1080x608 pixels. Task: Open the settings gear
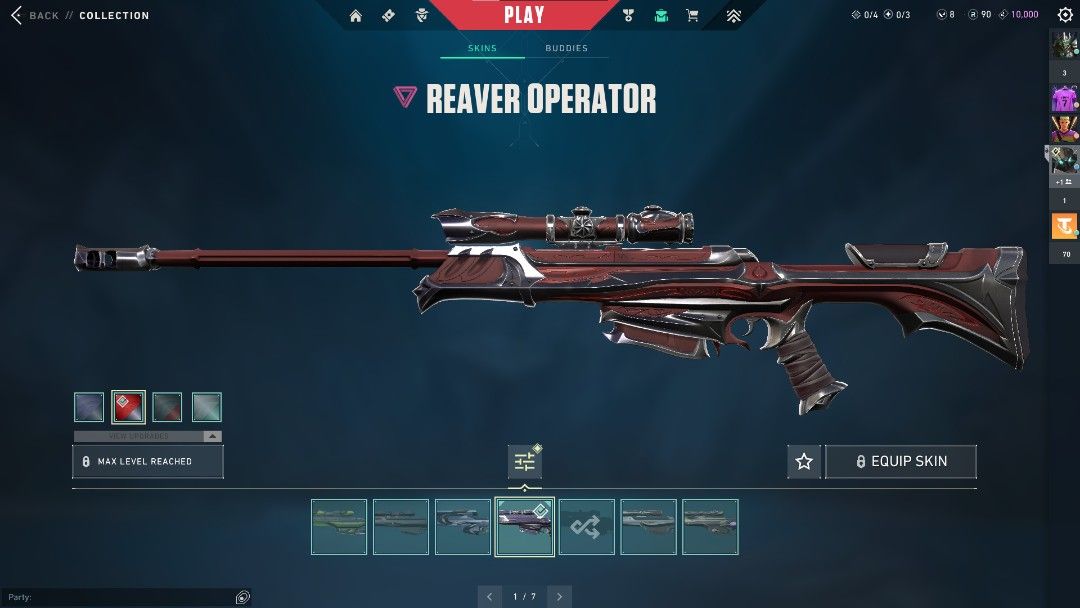pyautogui.click(x=1064, y=15)
